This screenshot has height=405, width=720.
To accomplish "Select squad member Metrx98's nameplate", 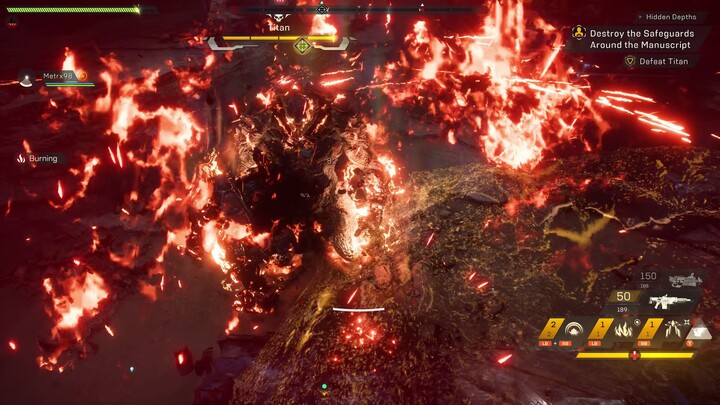I will click(60, 76).
